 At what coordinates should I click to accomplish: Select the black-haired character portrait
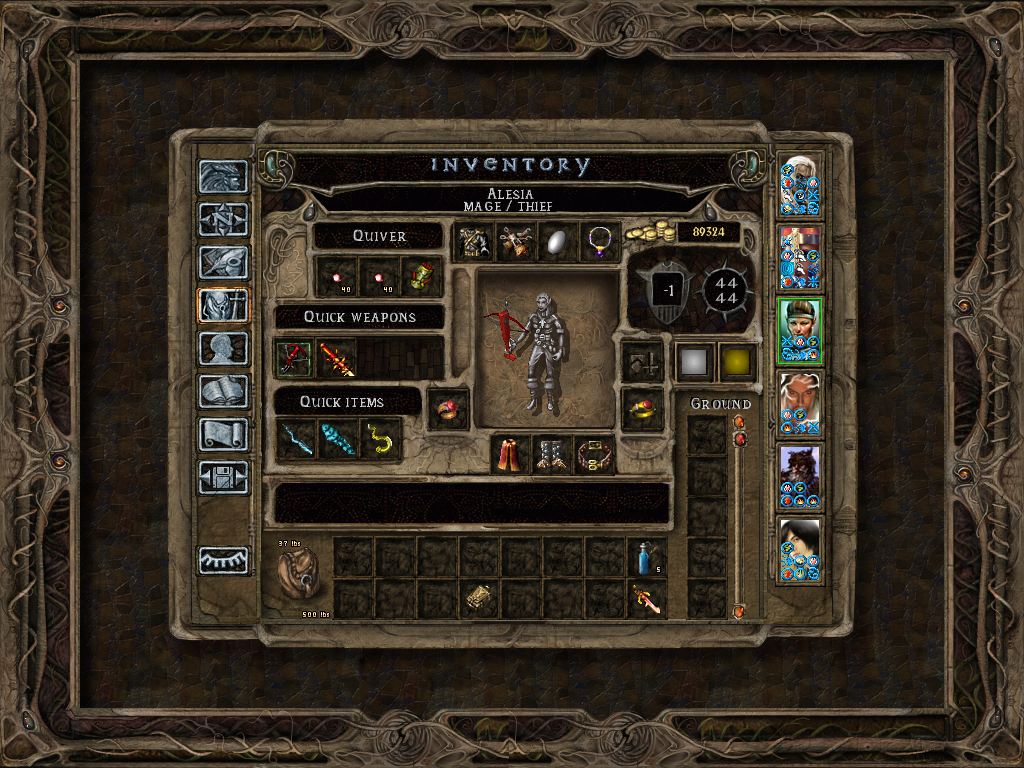(800, 549)
